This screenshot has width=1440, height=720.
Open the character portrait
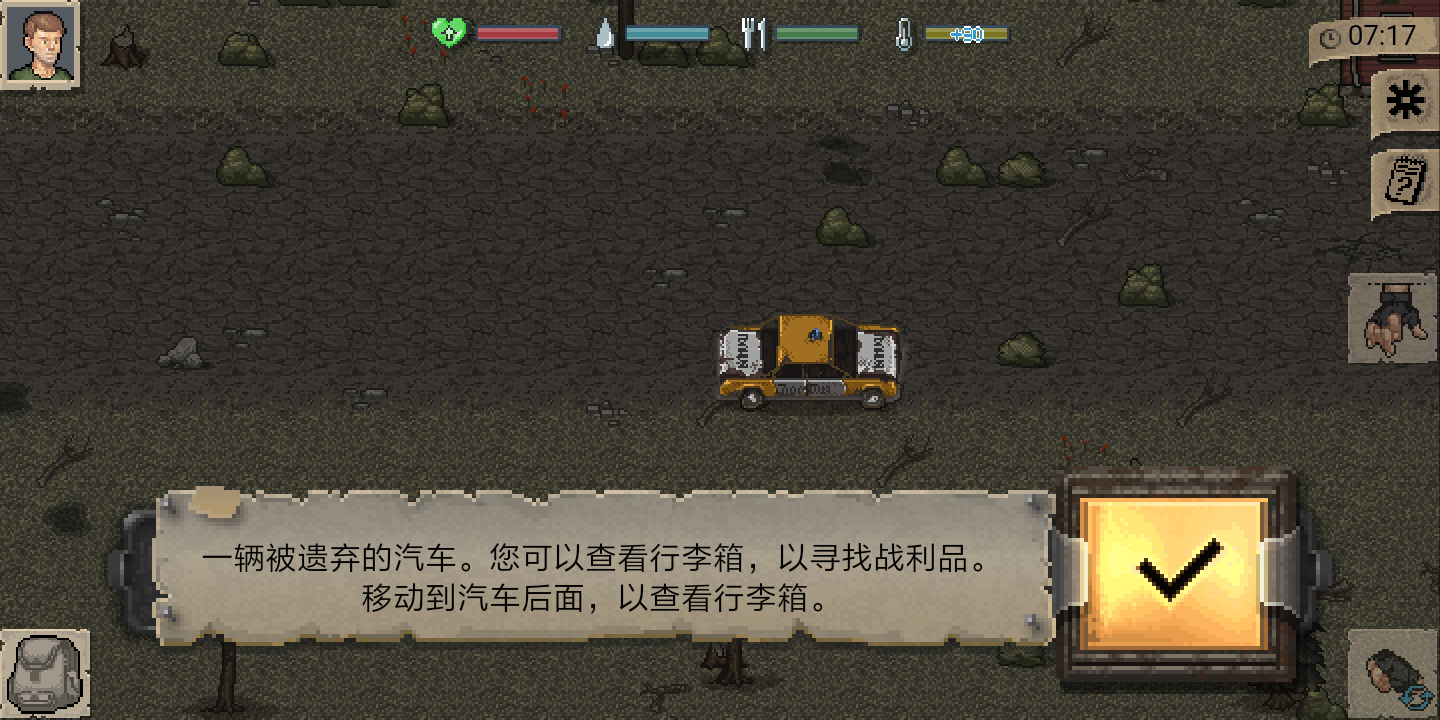[40, 40]
